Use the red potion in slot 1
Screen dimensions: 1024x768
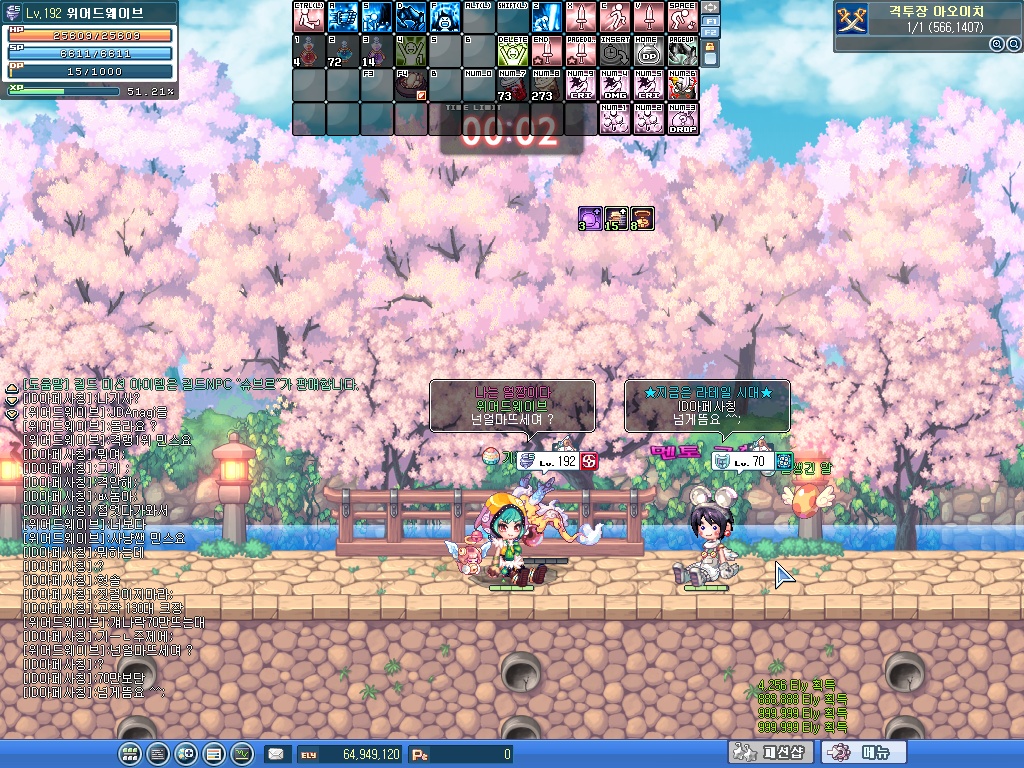click(309, 51)
